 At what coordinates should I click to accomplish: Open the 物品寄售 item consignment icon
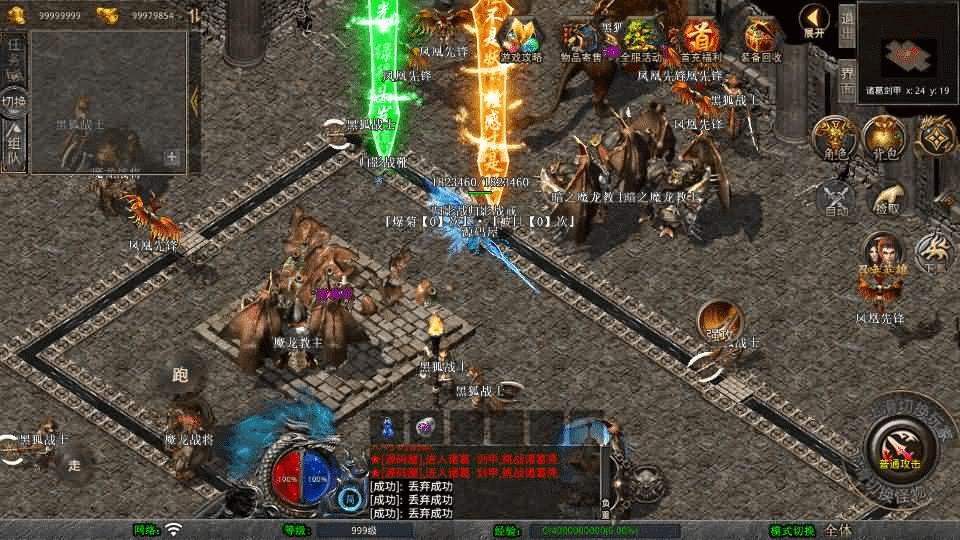581,38
